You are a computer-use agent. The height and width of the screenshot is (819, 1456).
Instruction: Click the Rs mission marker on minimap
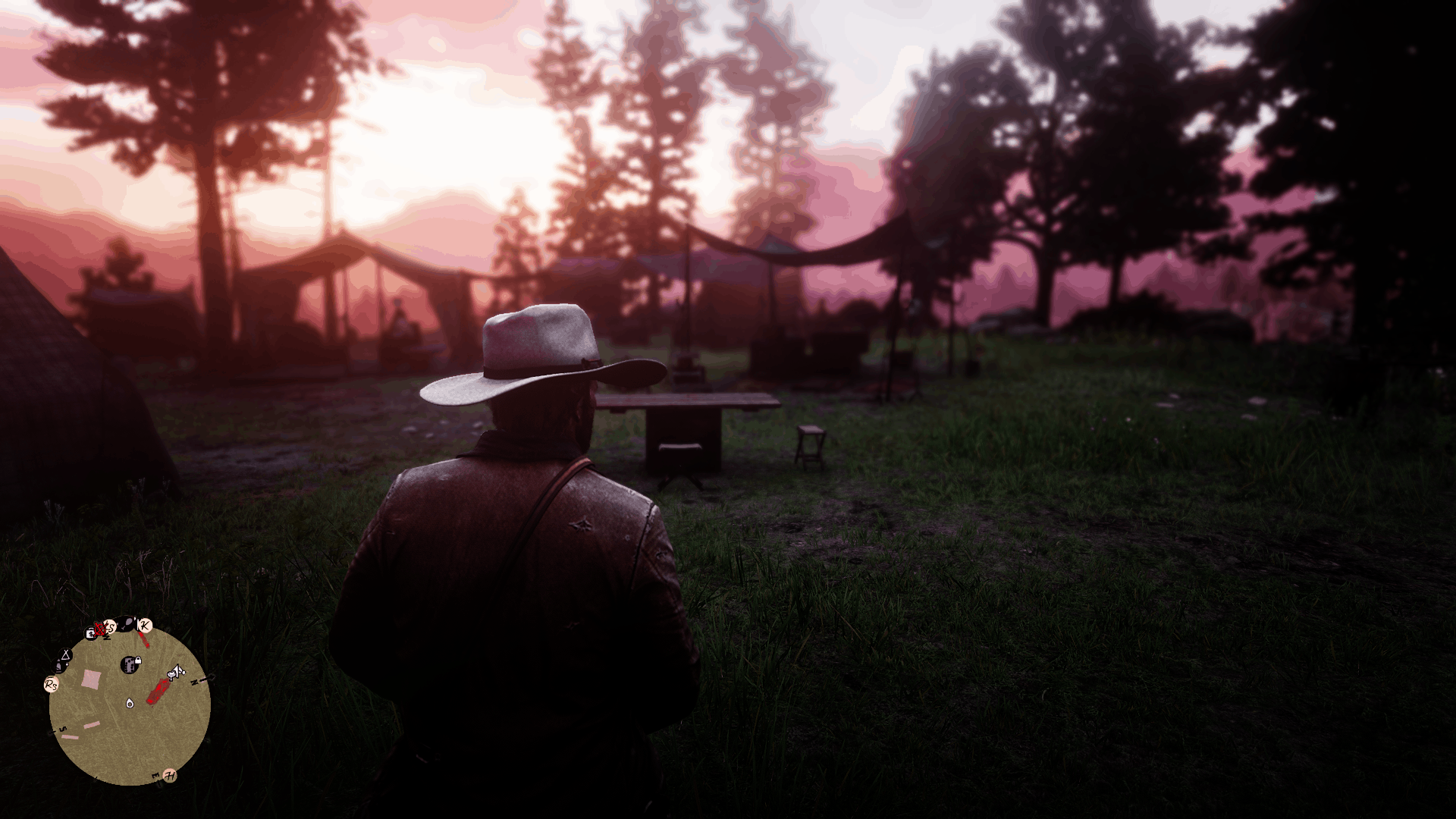click(51, 685)
